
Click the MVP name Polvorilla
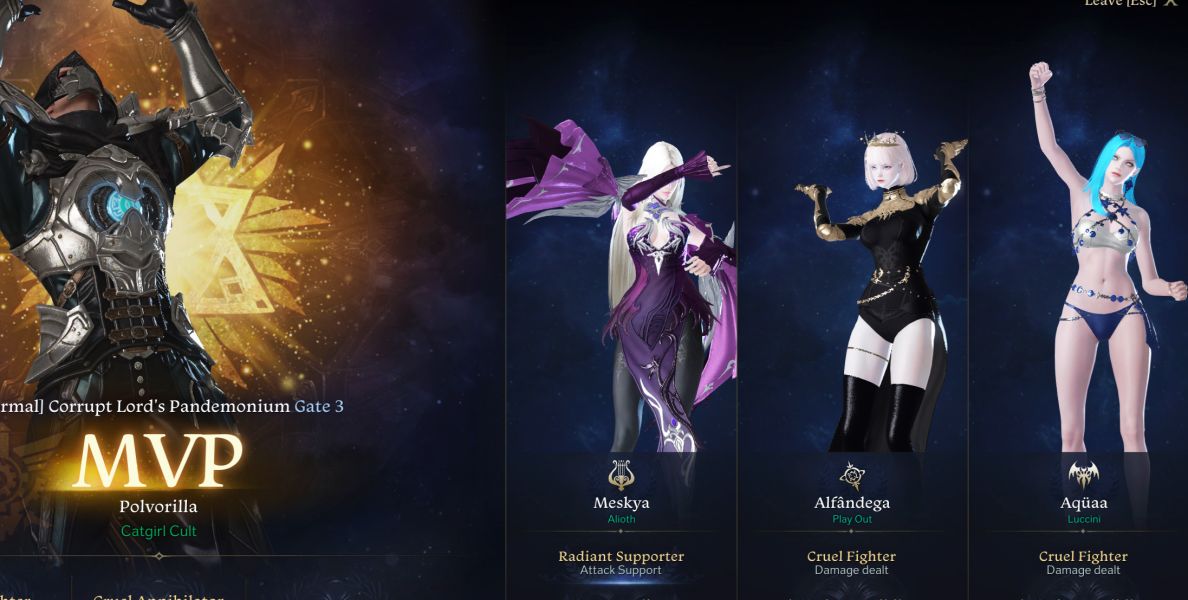coord(158,507)
